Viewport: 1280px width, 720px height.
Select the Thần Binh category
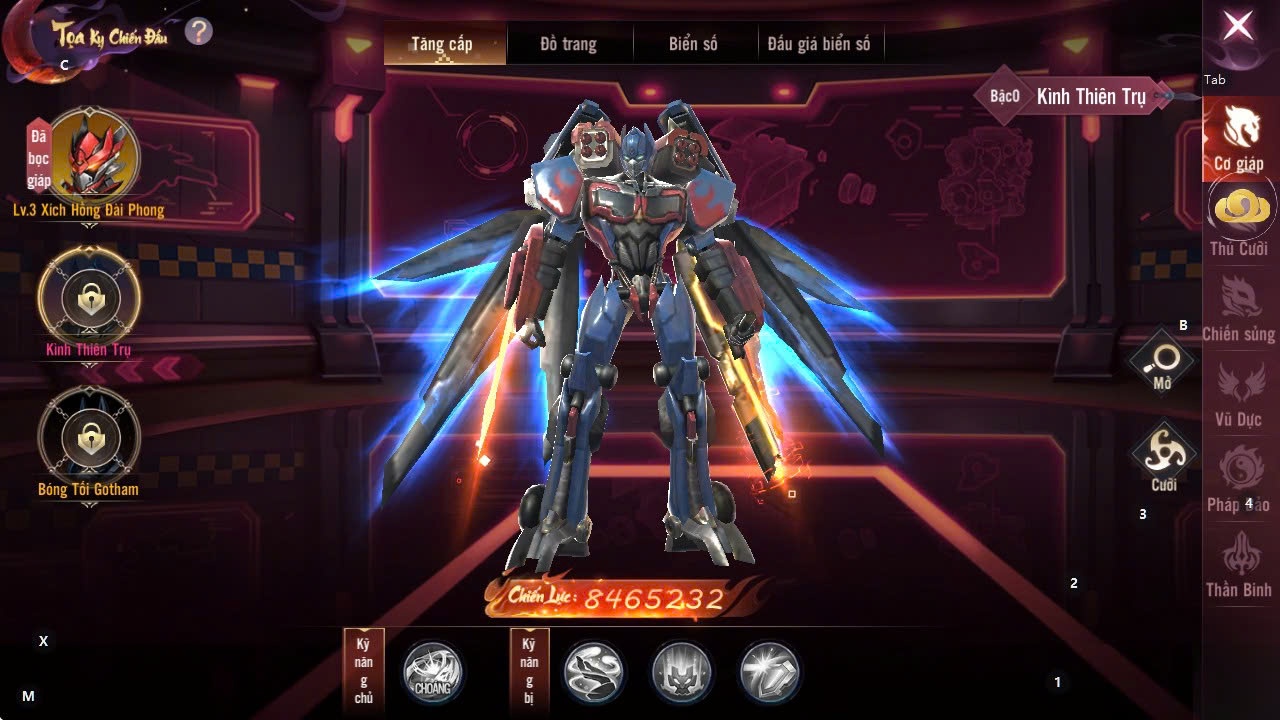point(1238,563)
